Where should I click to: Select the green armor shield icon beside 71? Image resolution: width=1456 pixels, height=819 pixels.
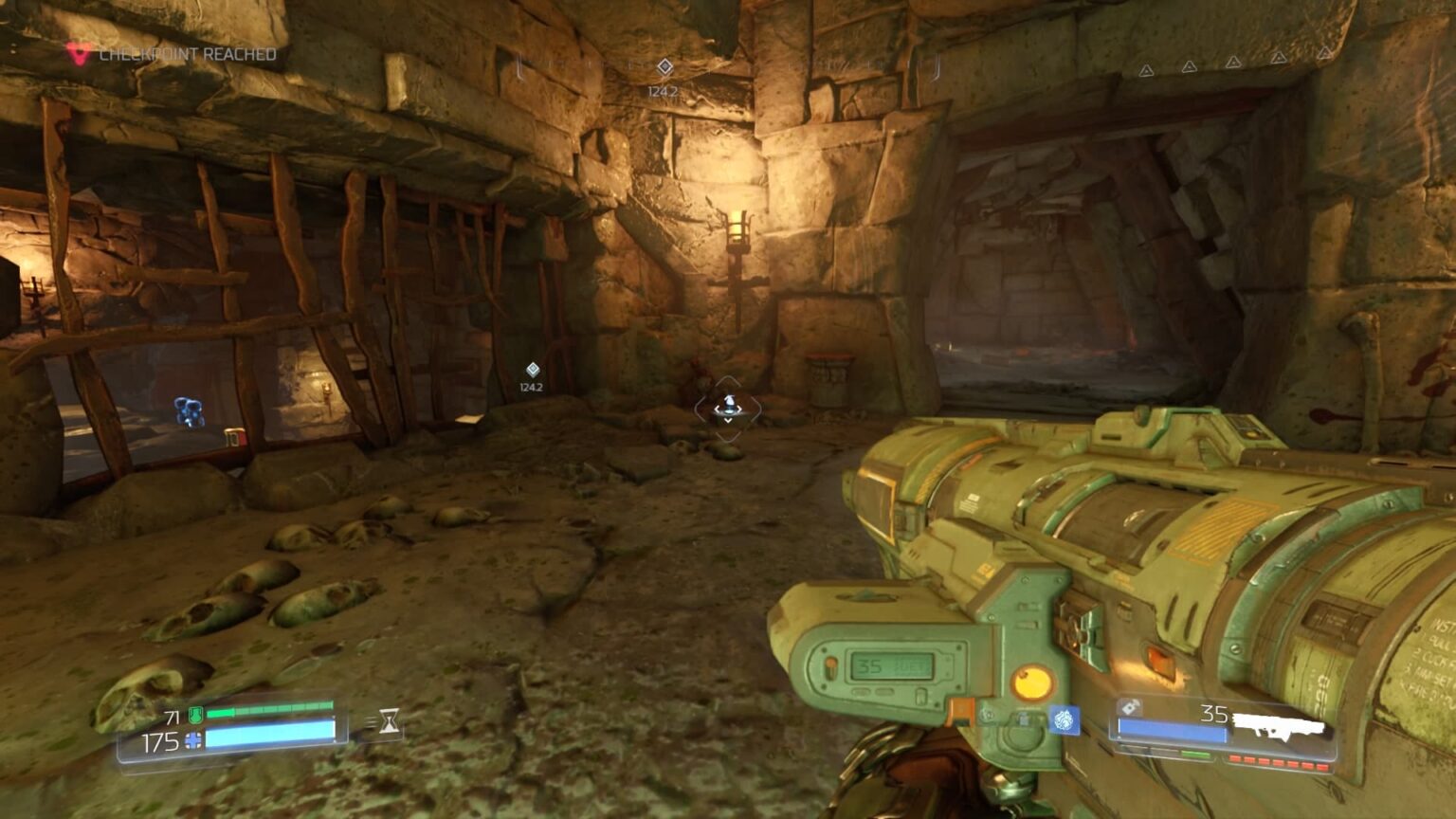click(195, 716)
